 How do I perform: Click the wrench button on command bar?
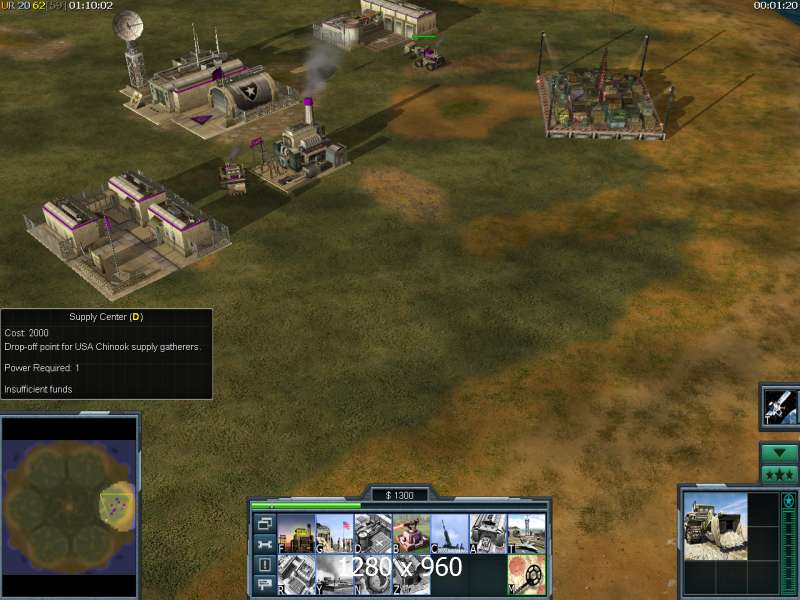[264, 544]
